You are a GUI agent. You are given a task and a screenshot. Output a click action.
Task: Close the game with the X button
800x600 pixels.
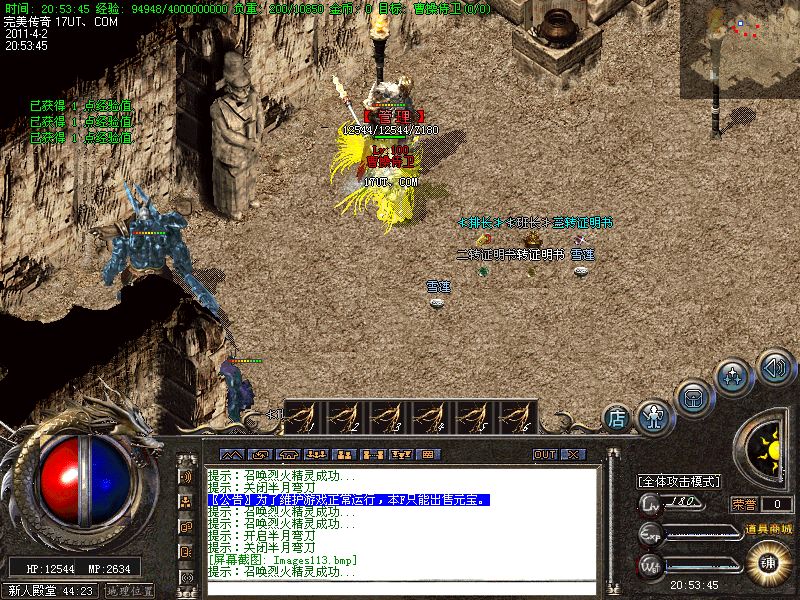(x=572, y=454)
